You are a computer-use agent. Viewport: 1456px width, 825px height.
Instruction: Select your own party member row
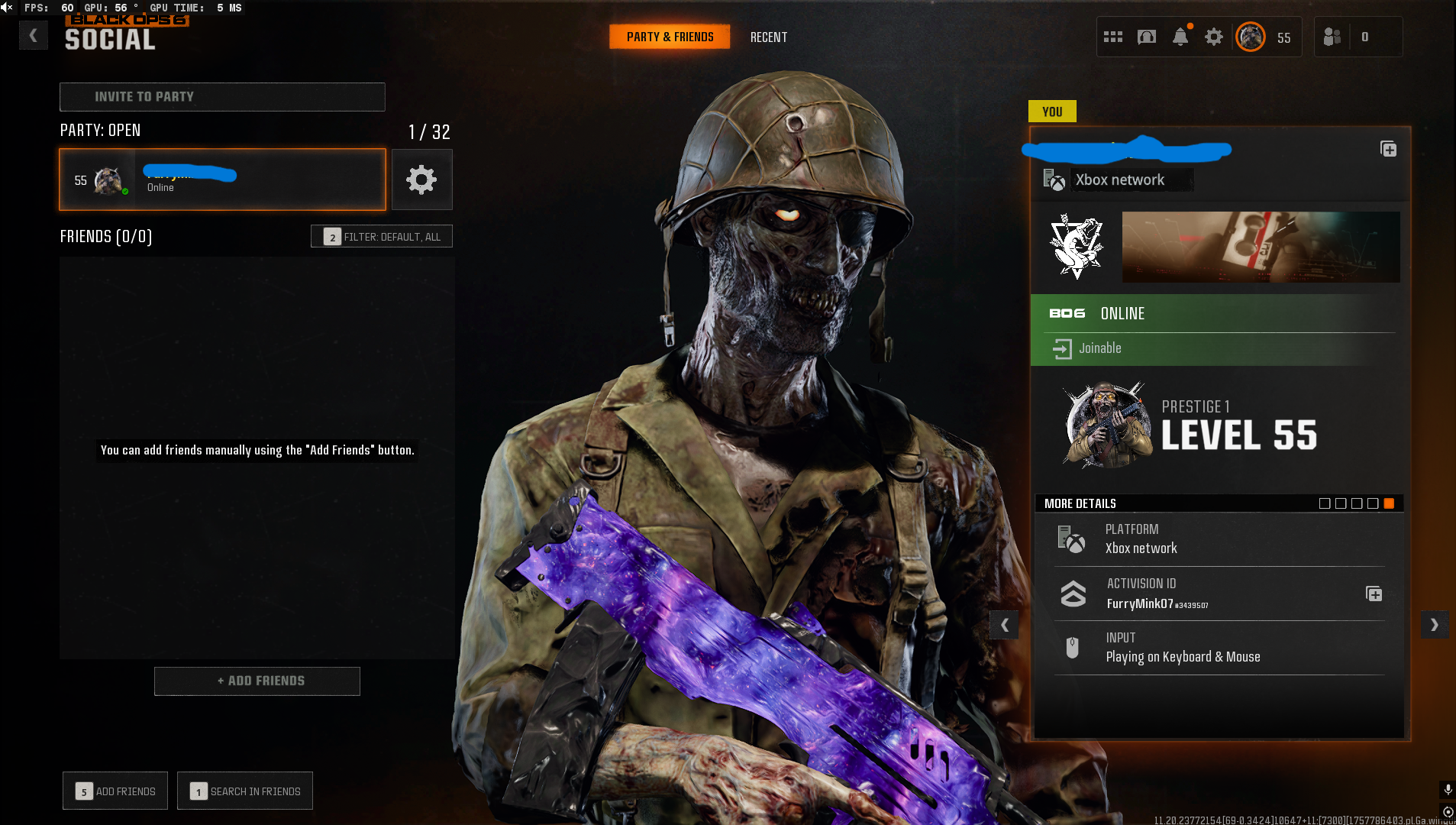pos(222,180)
